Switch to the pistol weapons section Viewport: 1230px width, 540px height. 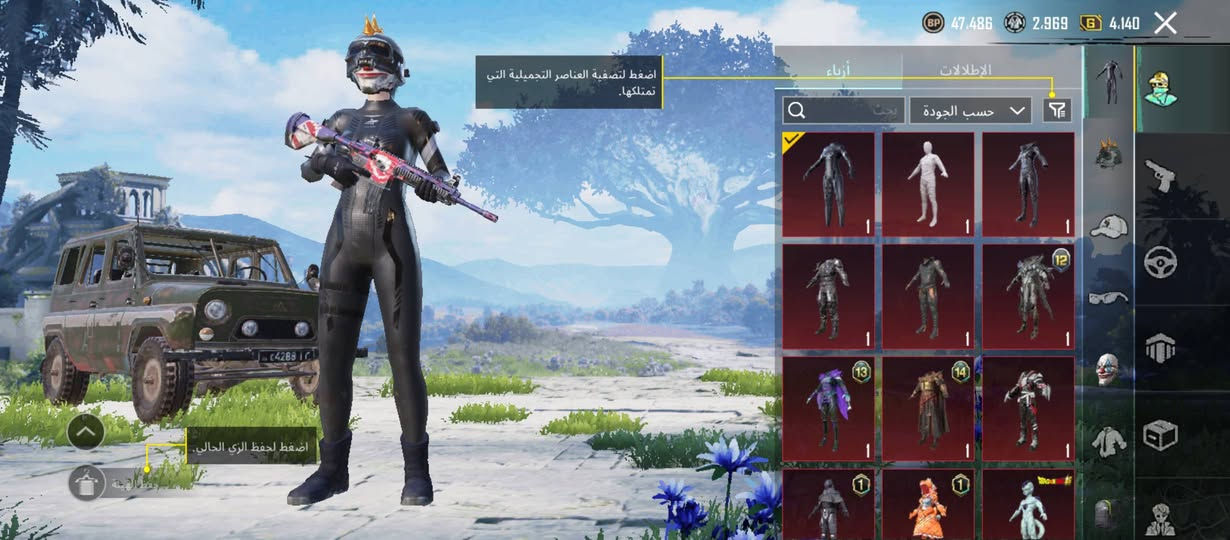point(1160,175)
